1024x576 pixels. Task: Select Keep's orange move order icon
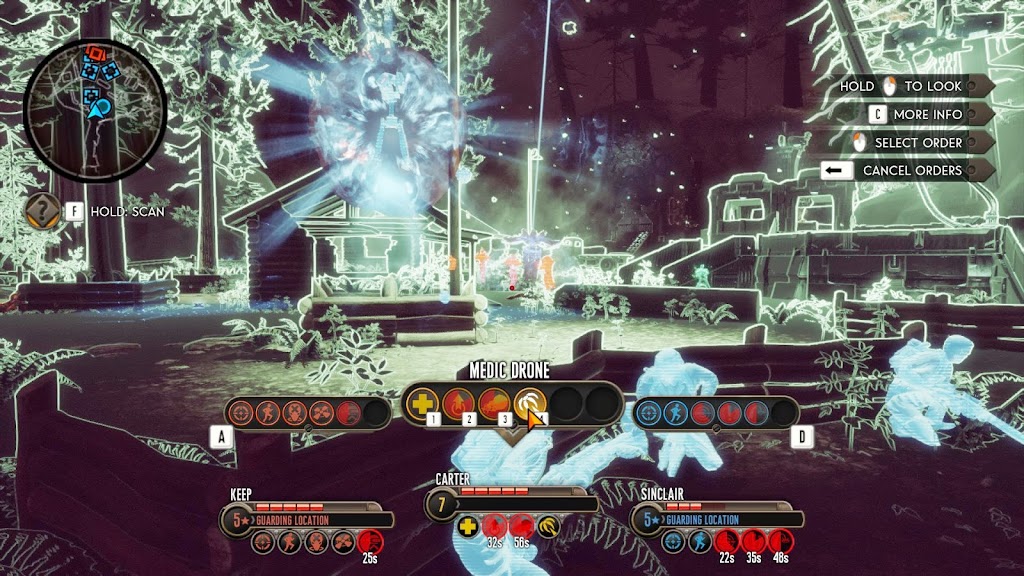[268, 412]
